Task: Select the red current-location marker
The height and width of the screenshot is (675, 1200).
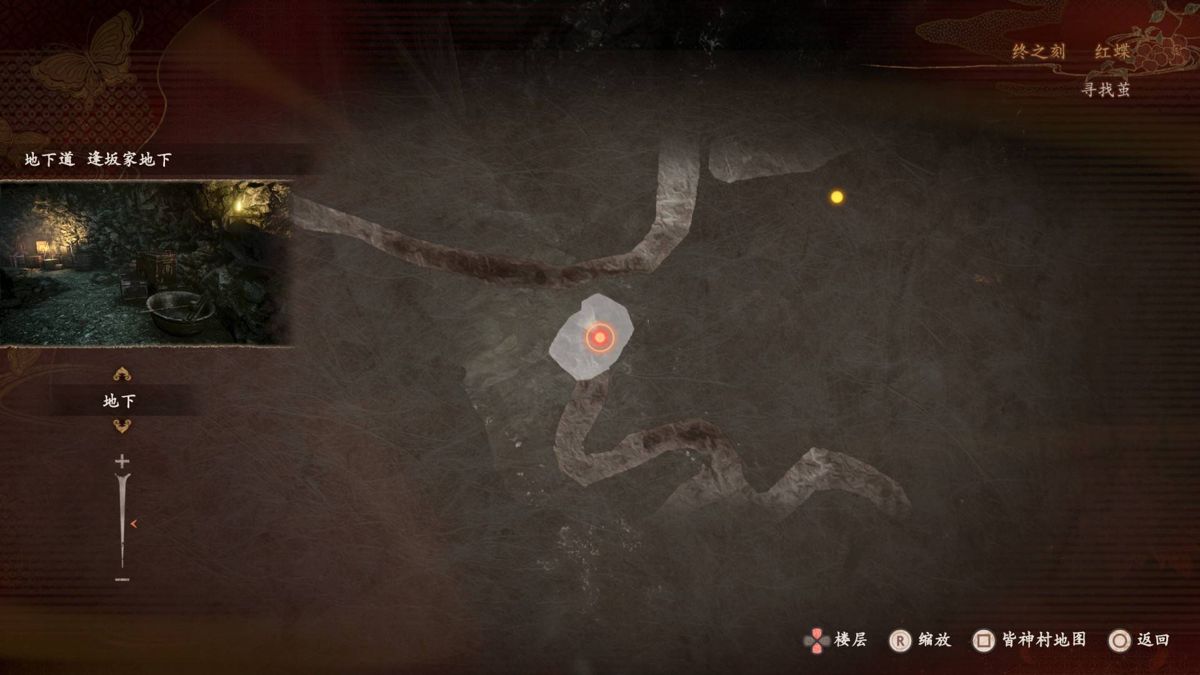Action: (x=599, y=338)
